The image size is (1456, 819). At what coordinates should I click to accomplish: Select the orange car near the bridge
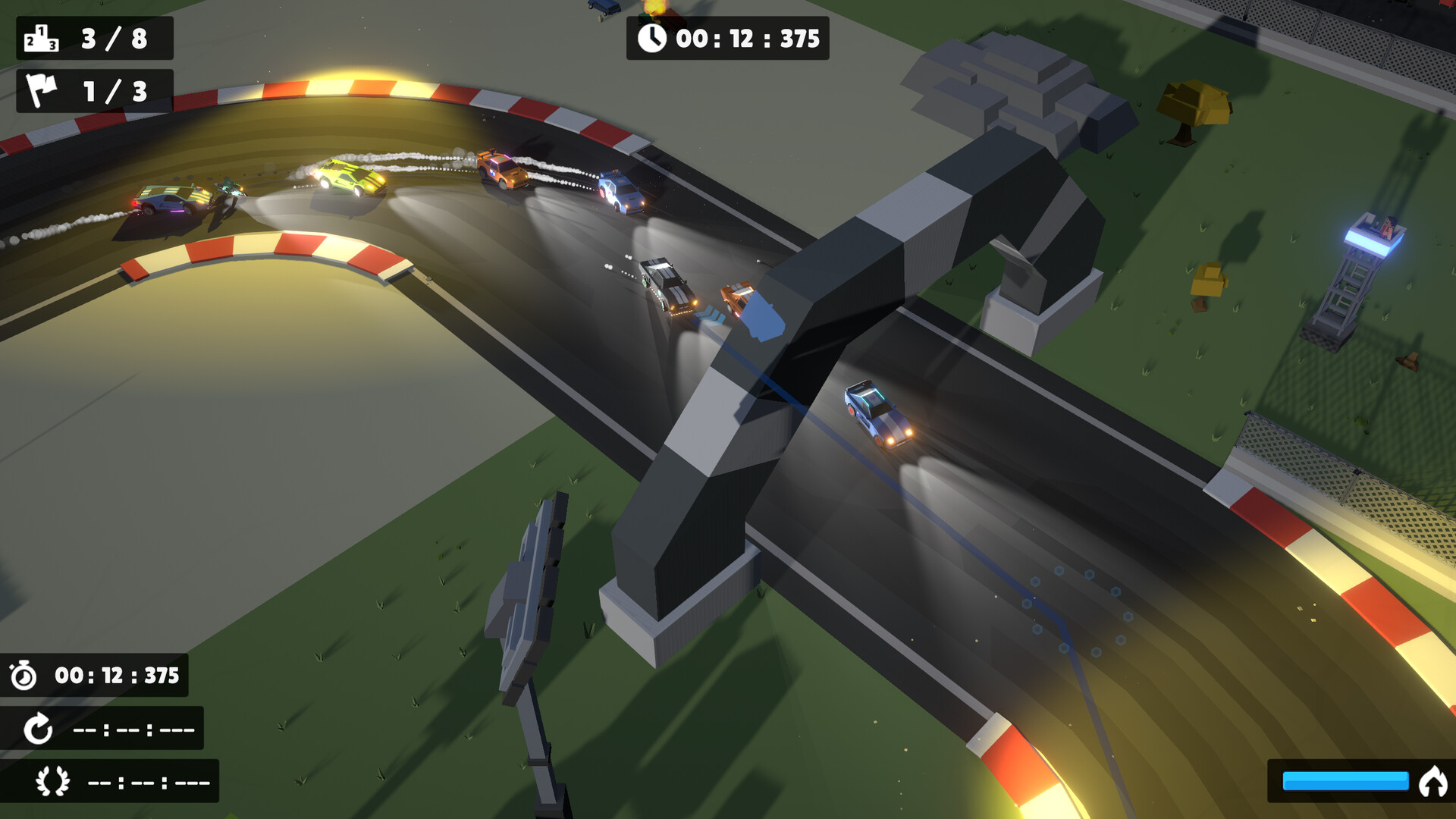(x=738, y=296)
